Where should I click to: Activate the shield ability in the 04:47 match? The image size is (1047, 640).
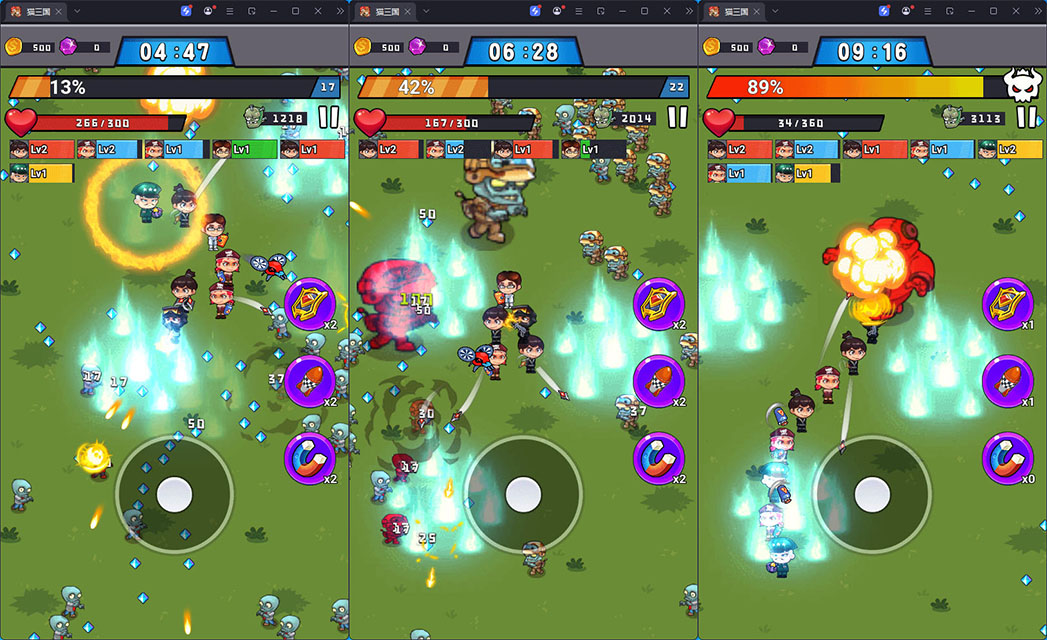(x=310, y=304)
